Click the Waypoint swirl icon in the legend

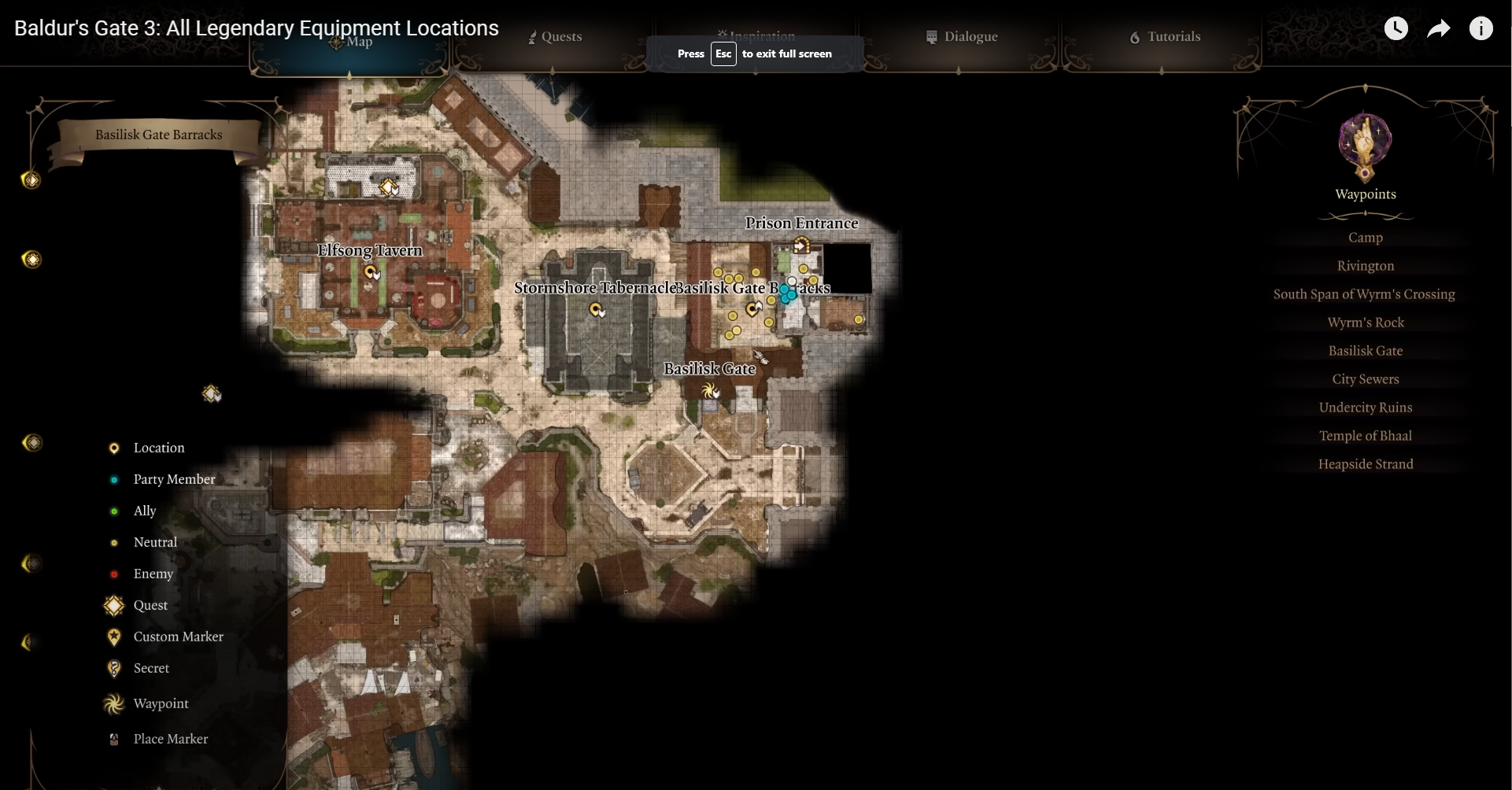pyautogui.click(x=113, y=703)
